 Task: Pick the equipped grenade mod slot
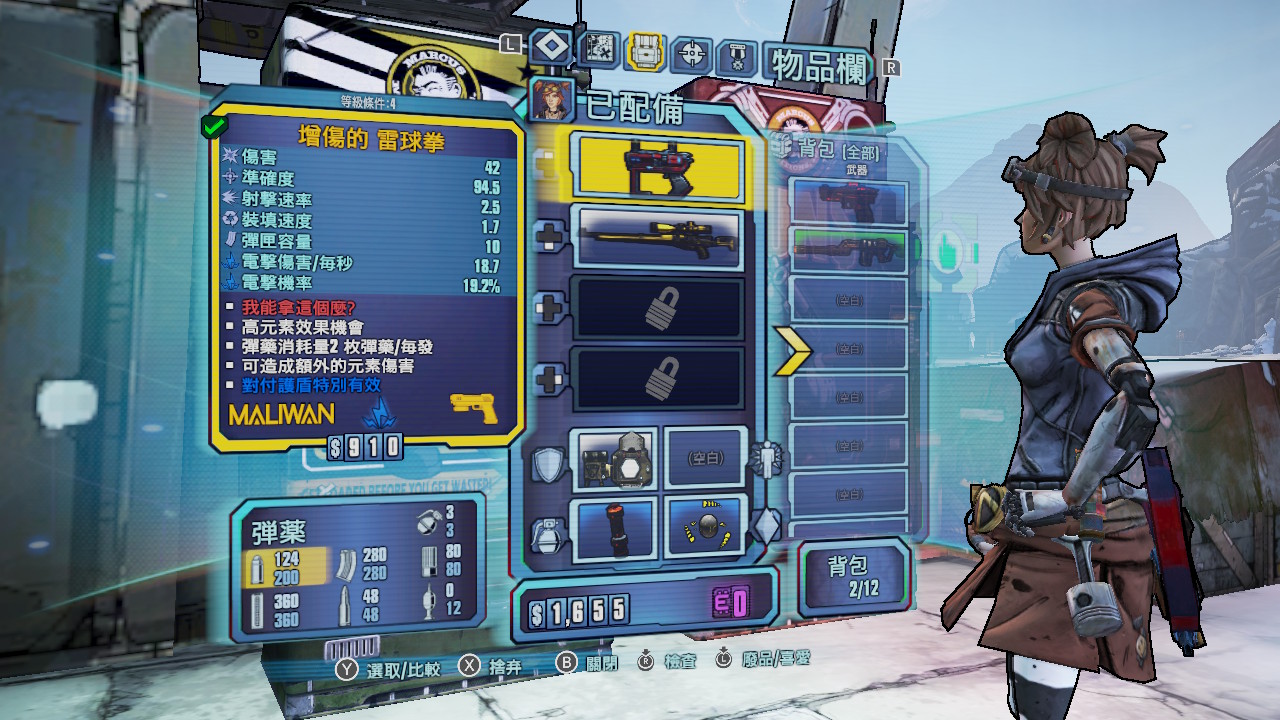pos(613,527)
